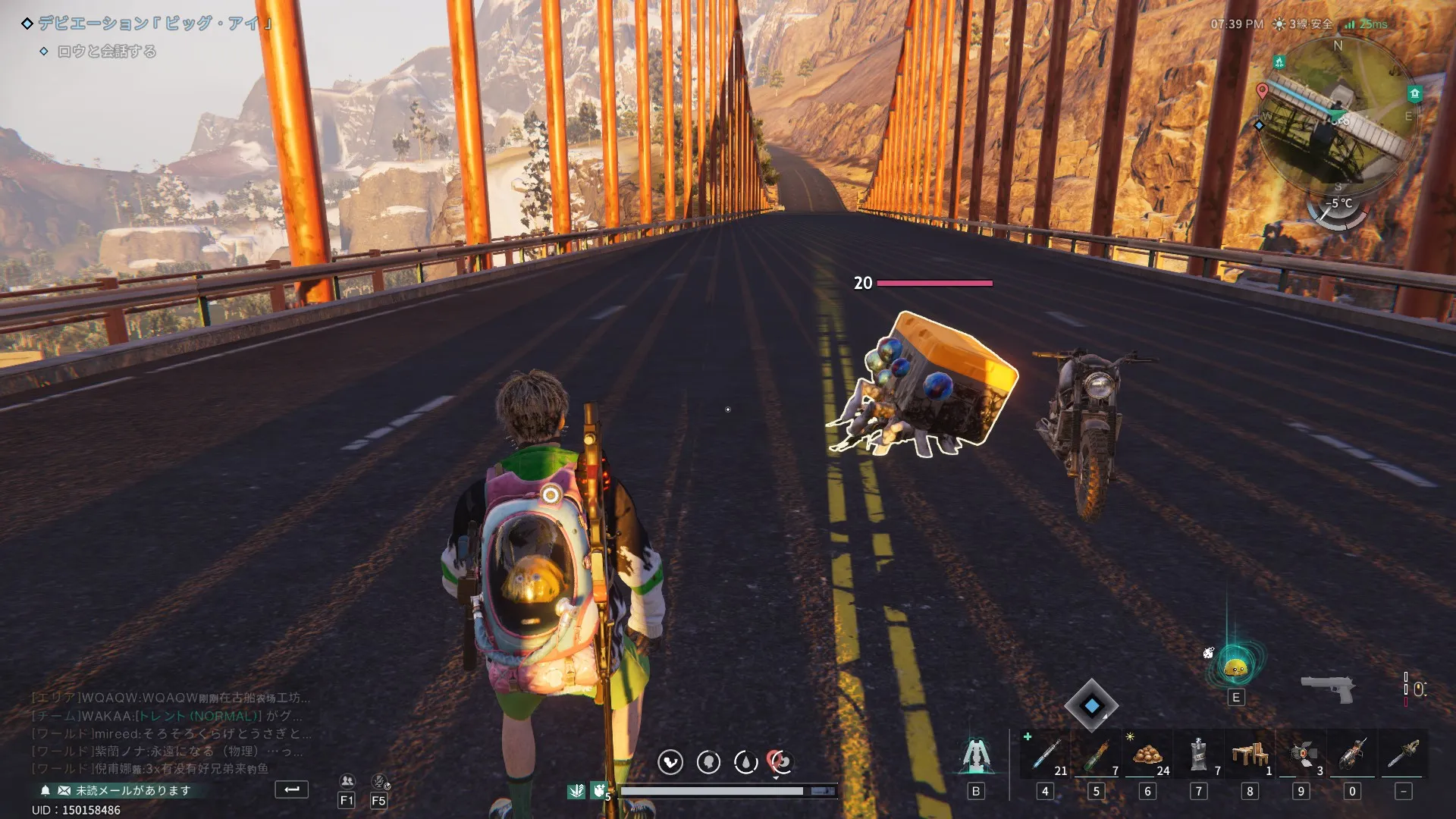The width and height of the screenshot is (1456, 819).
Task: Click the blue diamond cradle icon
Action: pyautogui.click(x=1091, y=706)
